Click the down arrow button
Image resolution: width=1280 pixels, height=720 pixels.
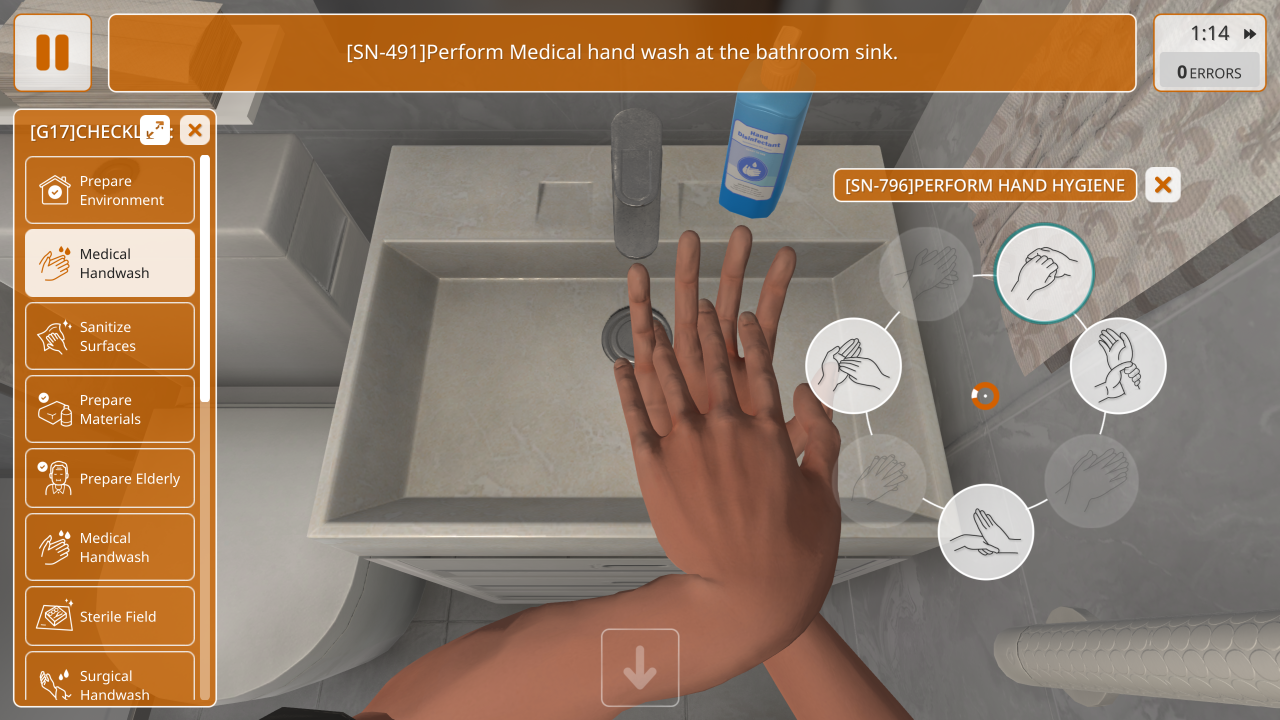(640, 668)
